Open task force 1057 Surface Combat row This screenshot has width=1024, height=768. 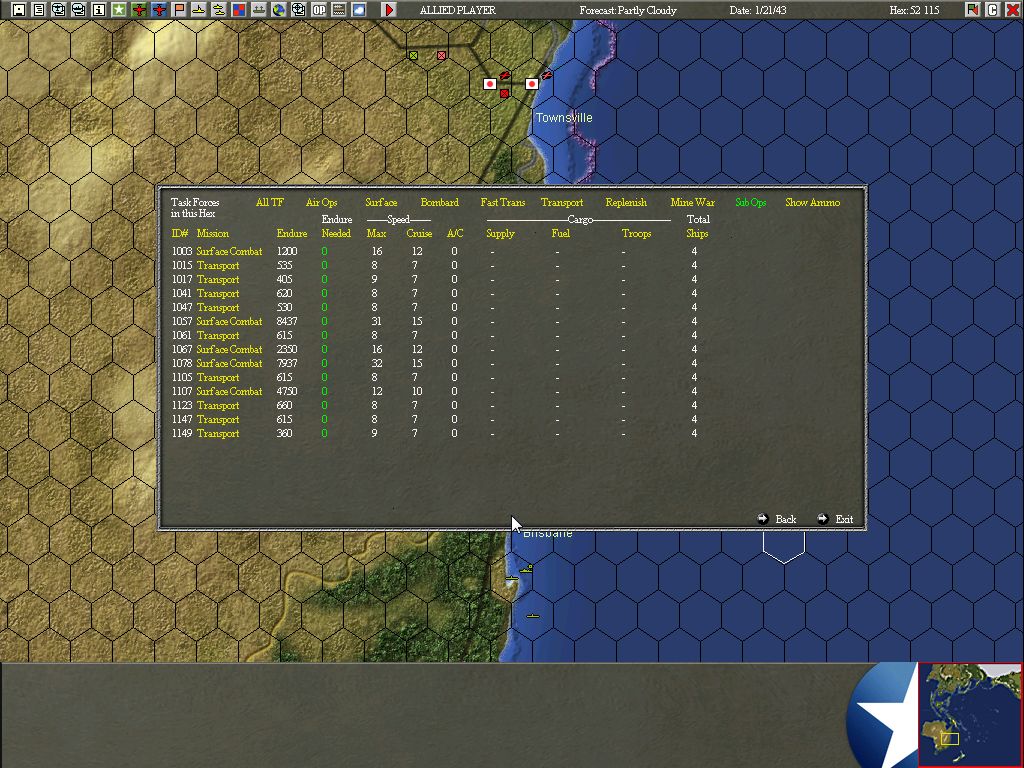point(229,322)
